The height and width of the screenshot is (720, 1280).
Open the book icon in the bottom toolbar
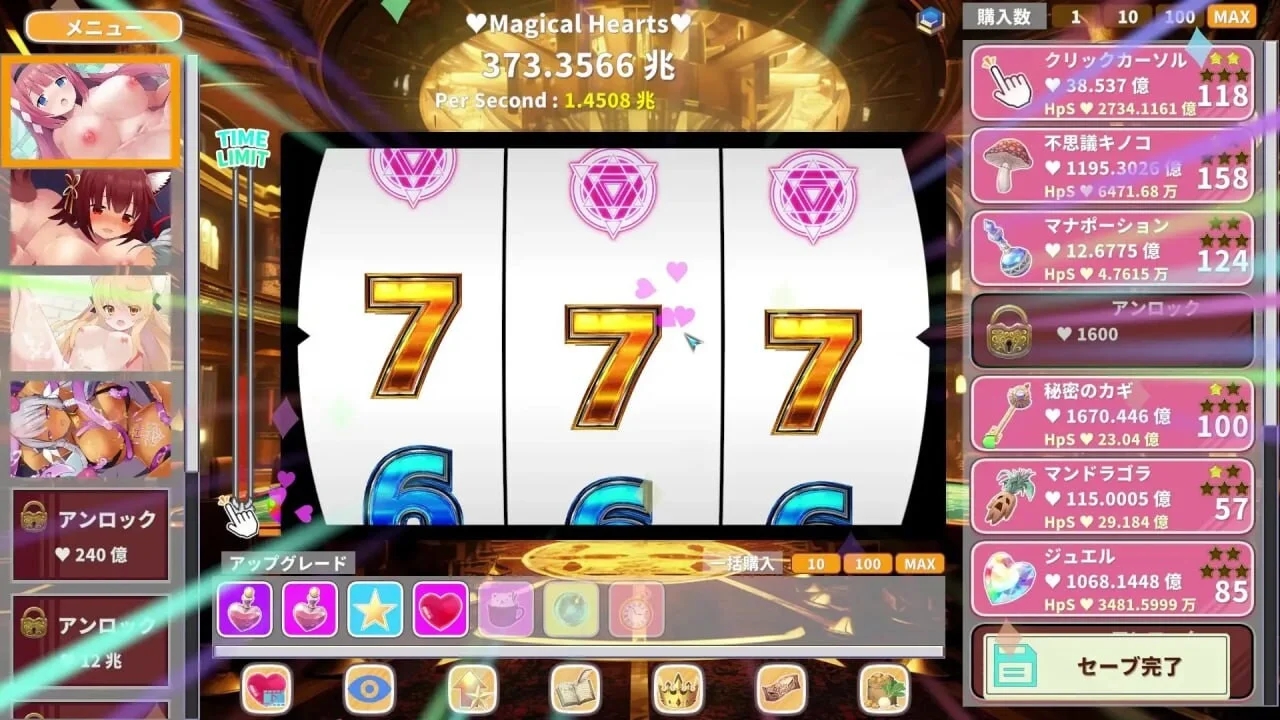(573, 688)
